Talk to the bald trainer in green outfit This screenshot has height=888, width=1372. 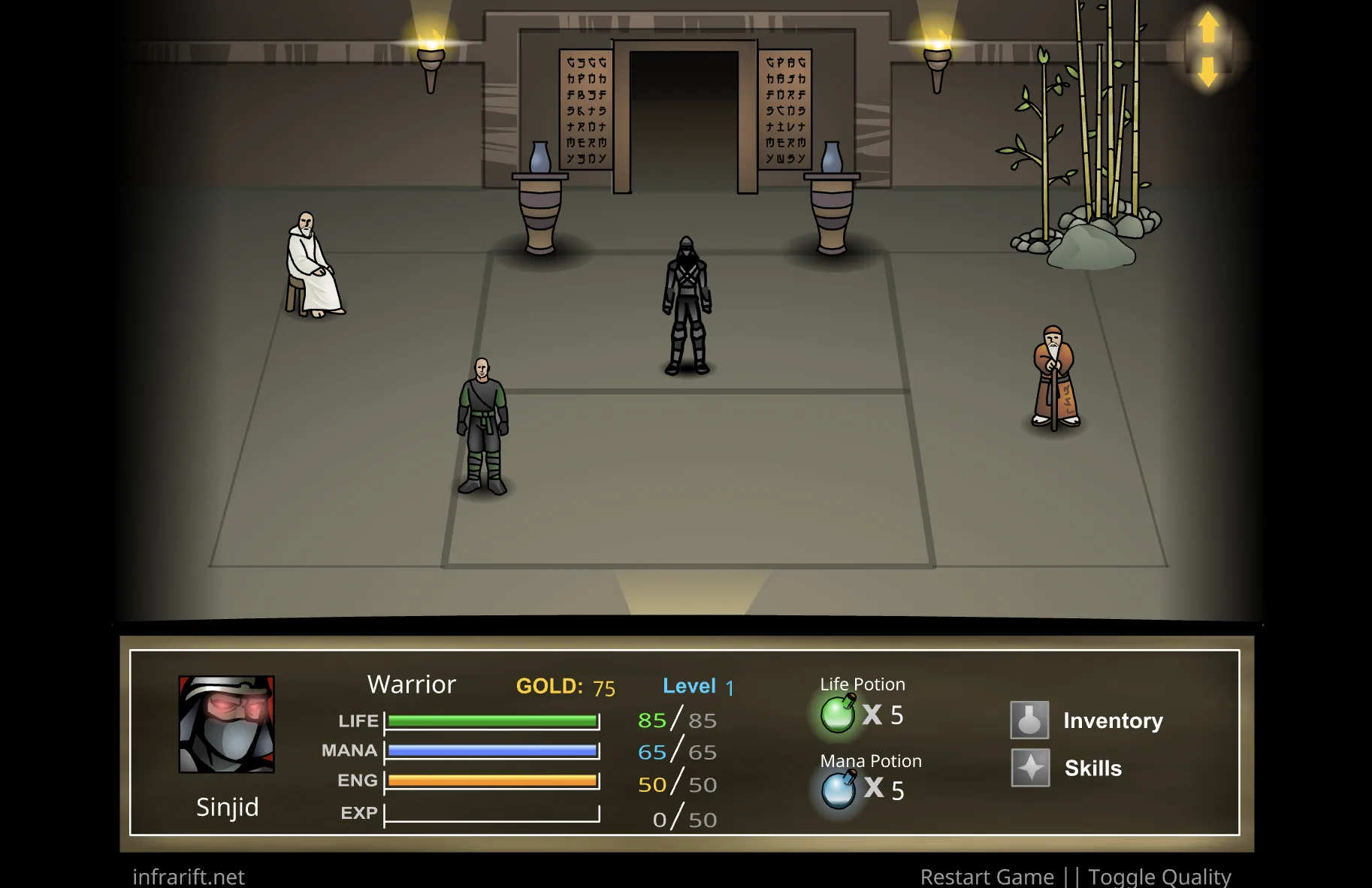click(x=484, y=428)
